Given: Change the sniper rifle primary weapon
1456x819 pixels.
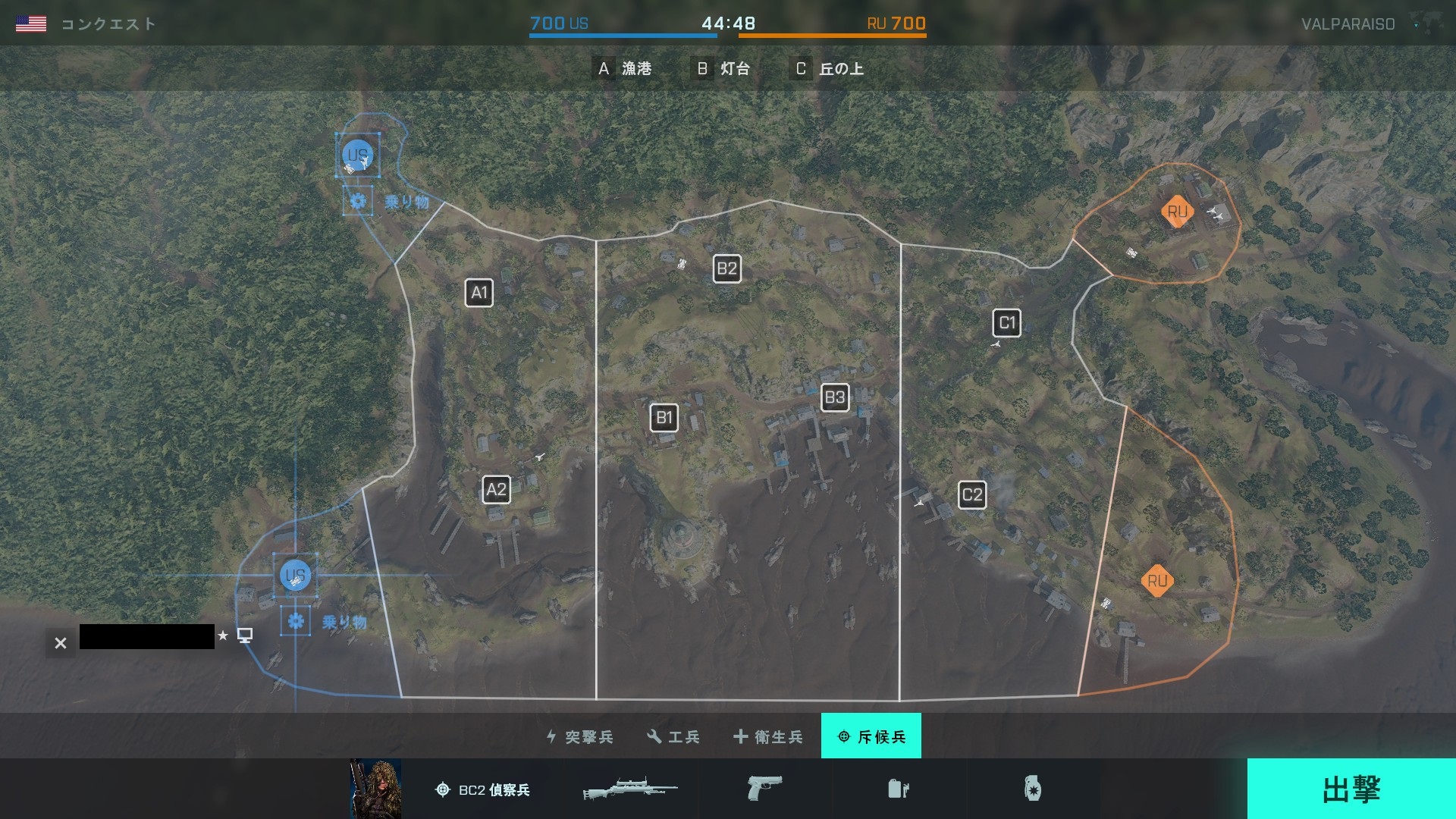Looking at the screenshot, I should pos(630,789).
